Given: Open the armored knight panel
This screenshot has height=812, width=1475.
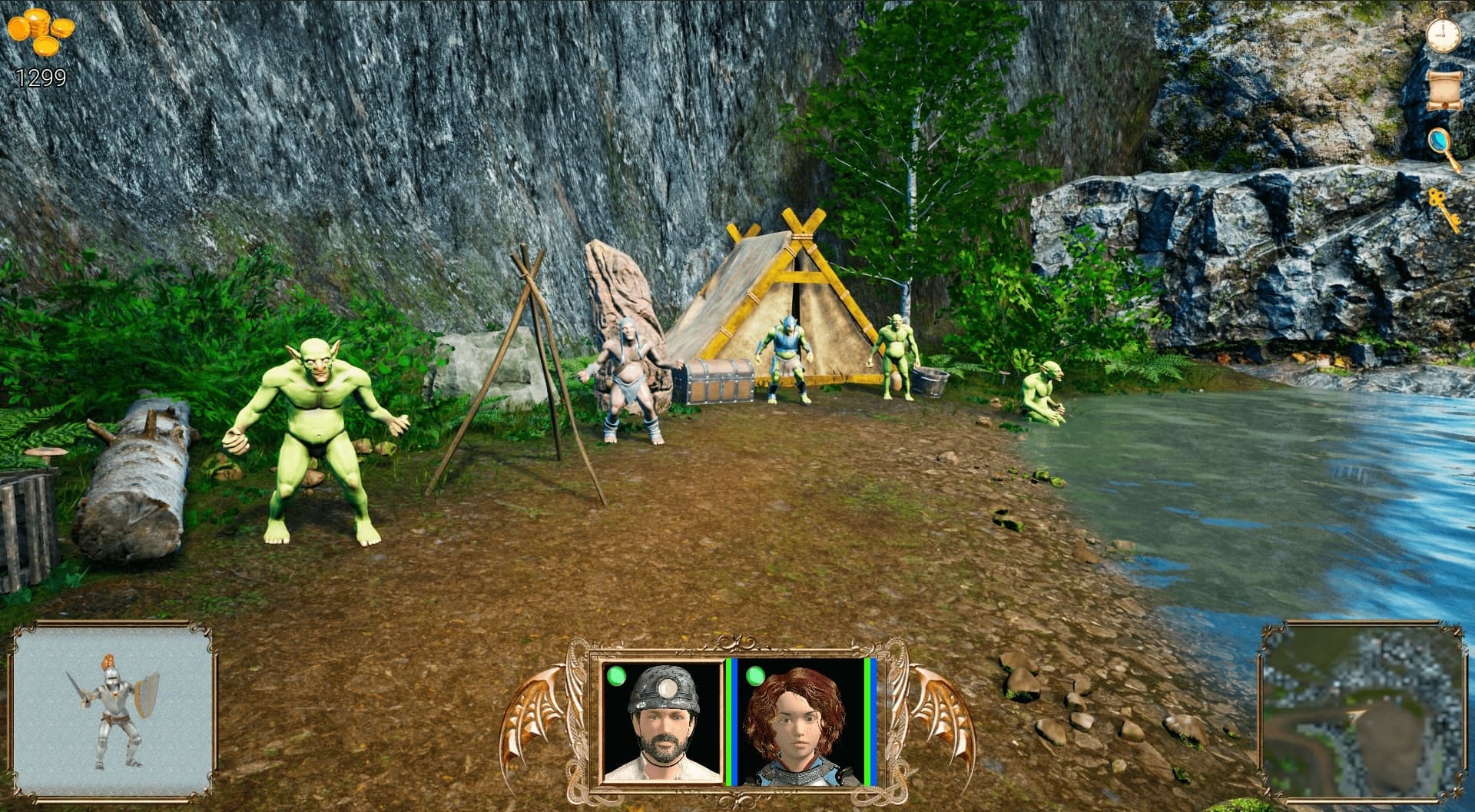Looking at the screenshot, I should (113, 710).
